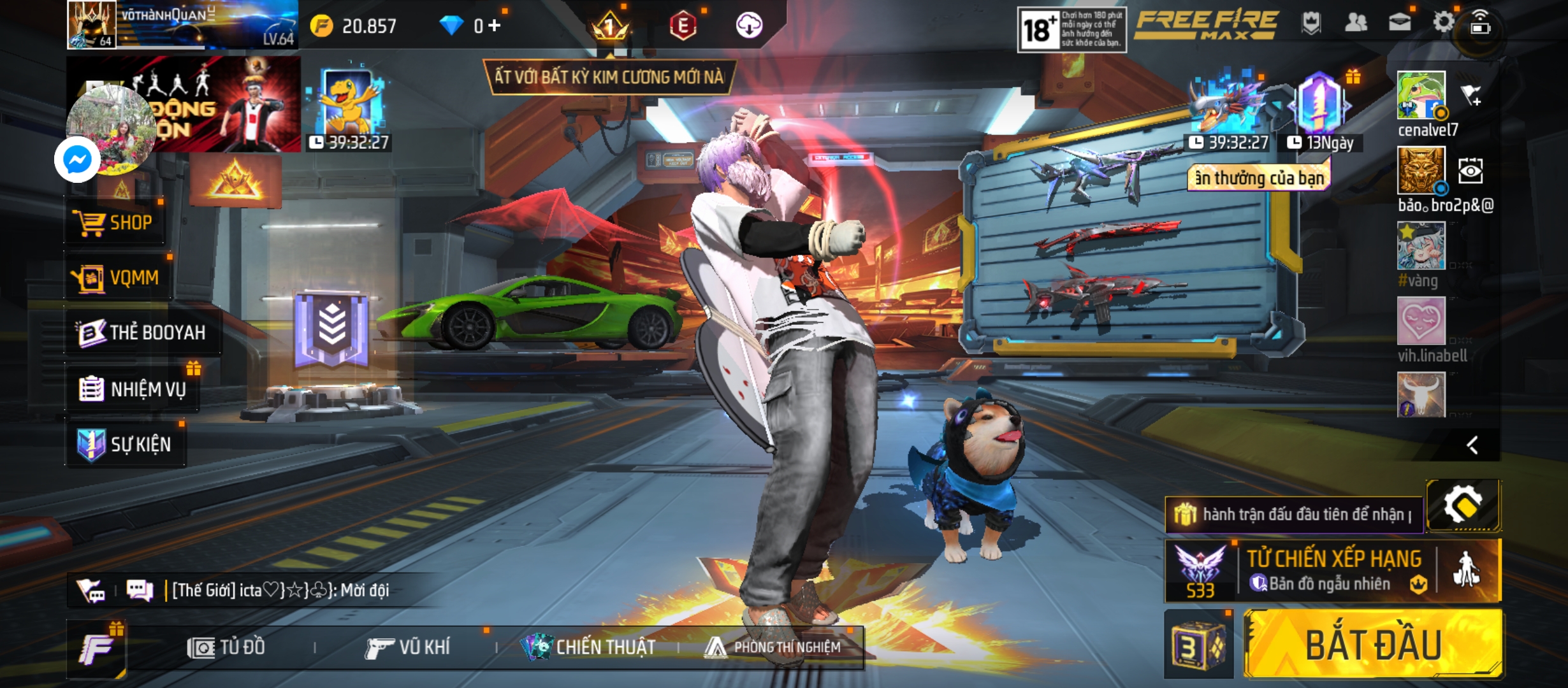1568x688 pixels.
Task: Open the friends icon in the top bar
Action: (1355, 23)
